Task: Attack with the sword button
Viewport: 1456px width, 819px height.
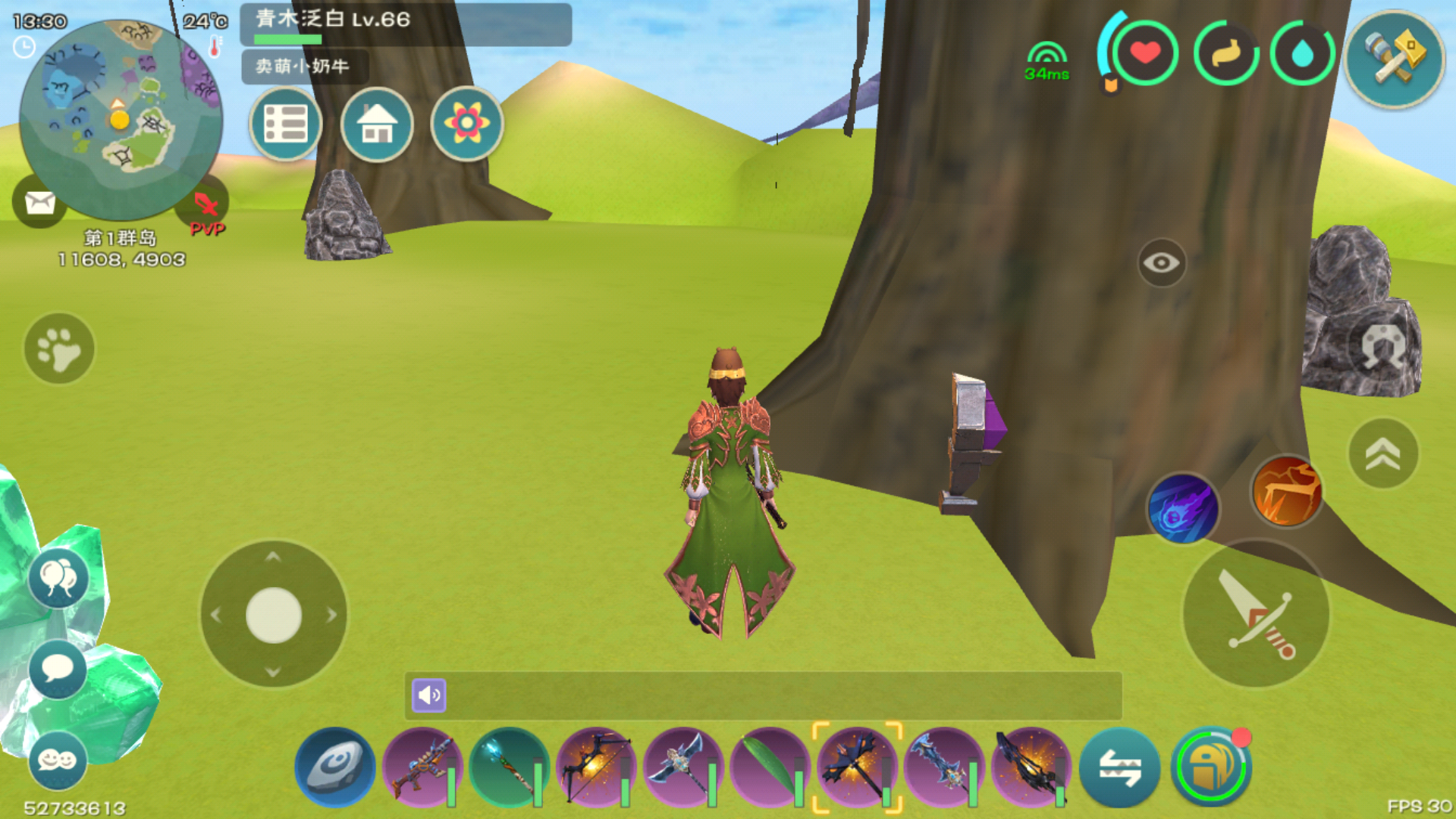Action: click(x=1256, y=614)
